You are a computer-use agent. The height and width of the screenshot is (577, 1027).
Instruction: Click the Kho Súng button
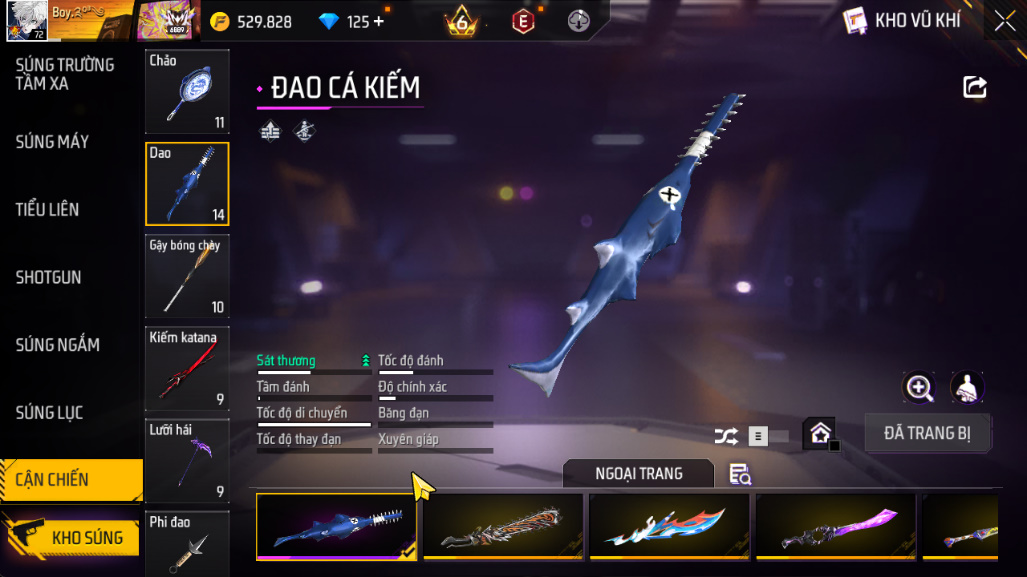[70, 538]
